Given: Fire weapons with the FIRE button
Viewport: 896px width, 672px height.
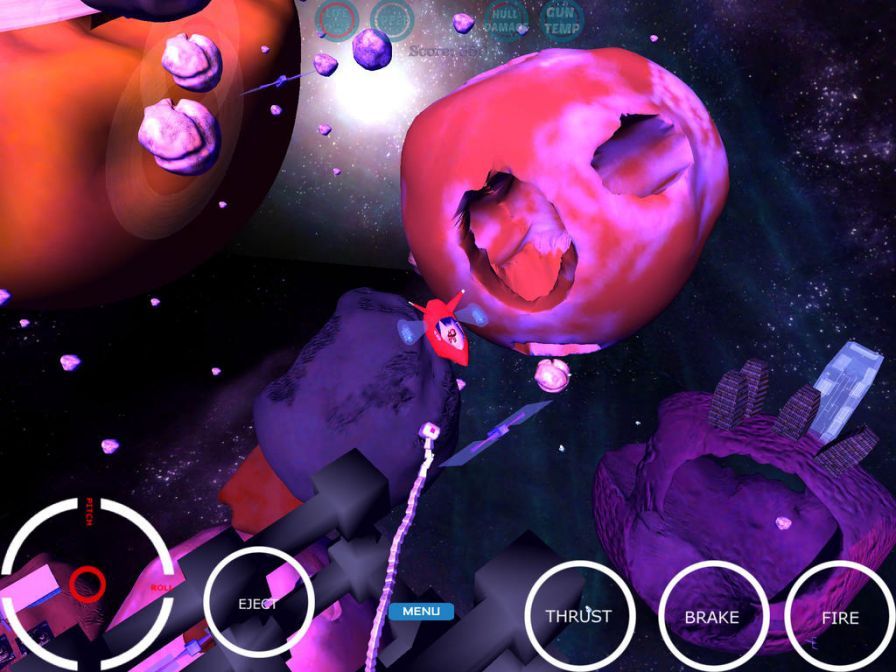Looking at the screenshot, I should pos(840,617).
